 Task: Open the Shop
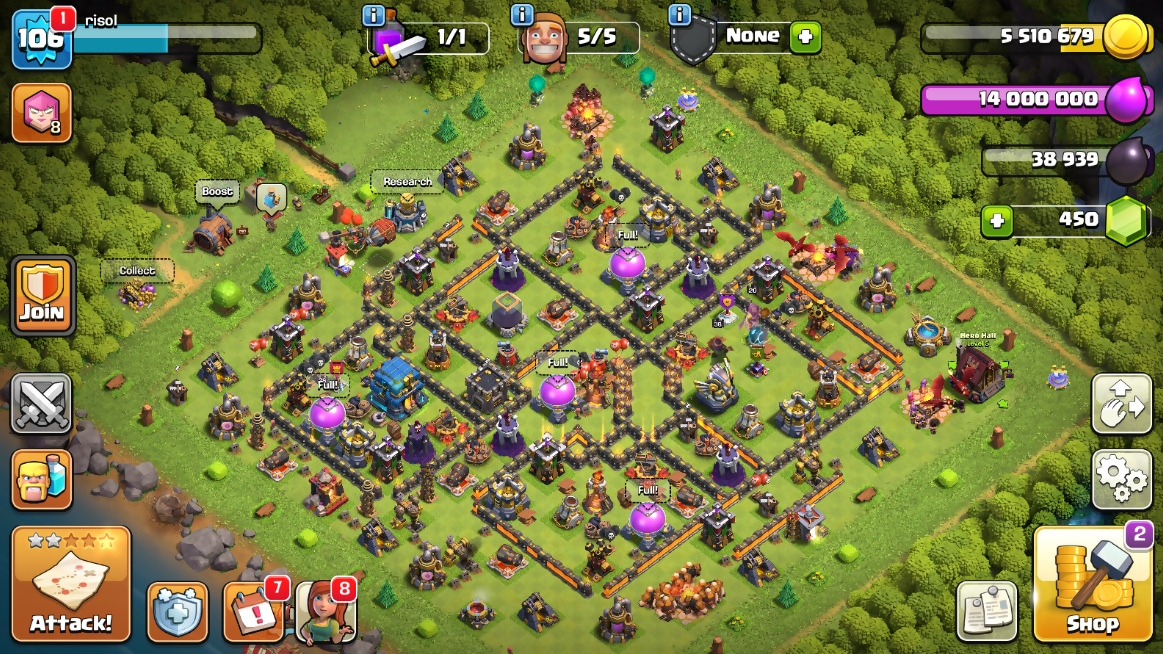(1092, 585)
